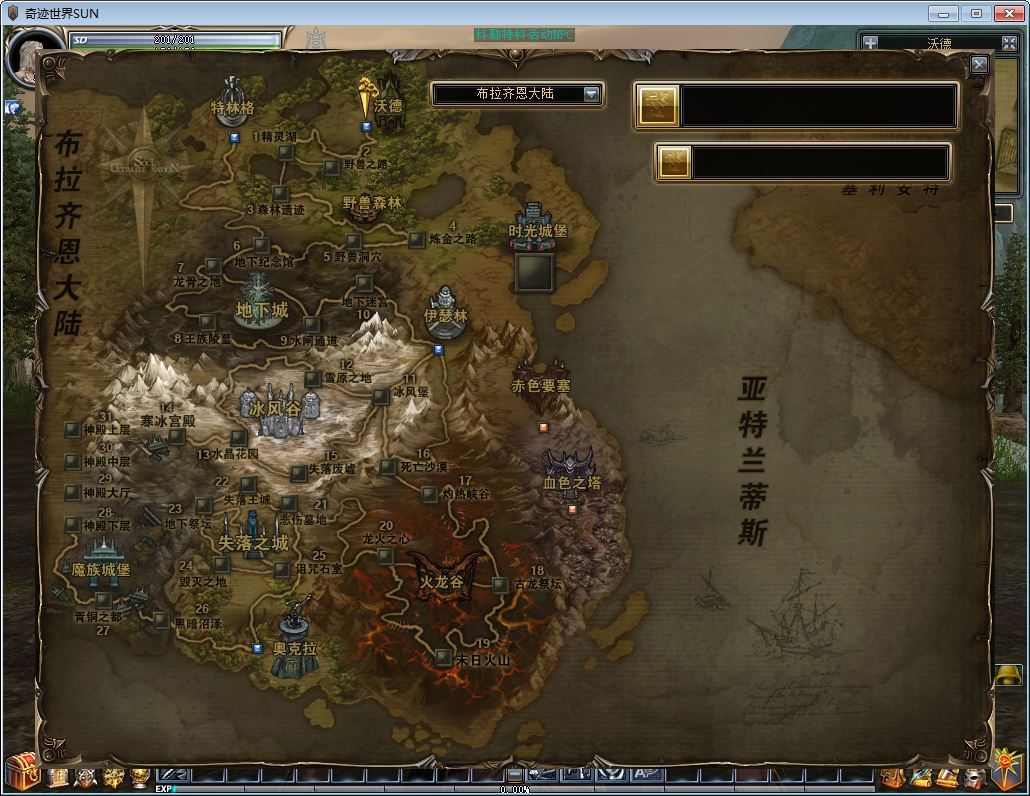Click the 末日火山 area node
1030x796 pixels.
pos(444,657)
